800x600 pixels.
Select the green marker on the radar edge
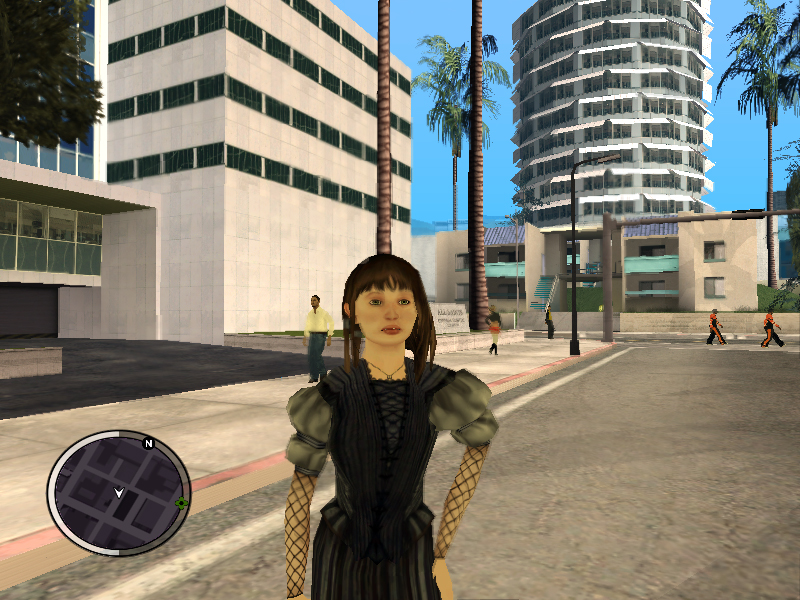coord(181,503)
